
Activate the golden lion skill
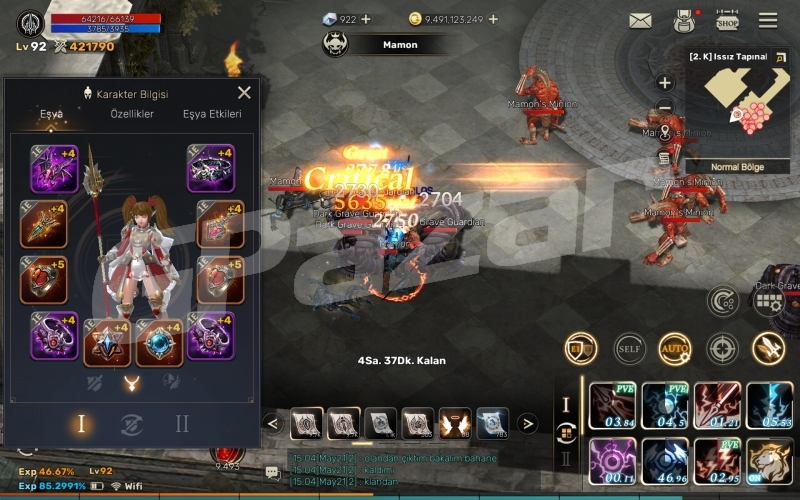click(770, 461)
